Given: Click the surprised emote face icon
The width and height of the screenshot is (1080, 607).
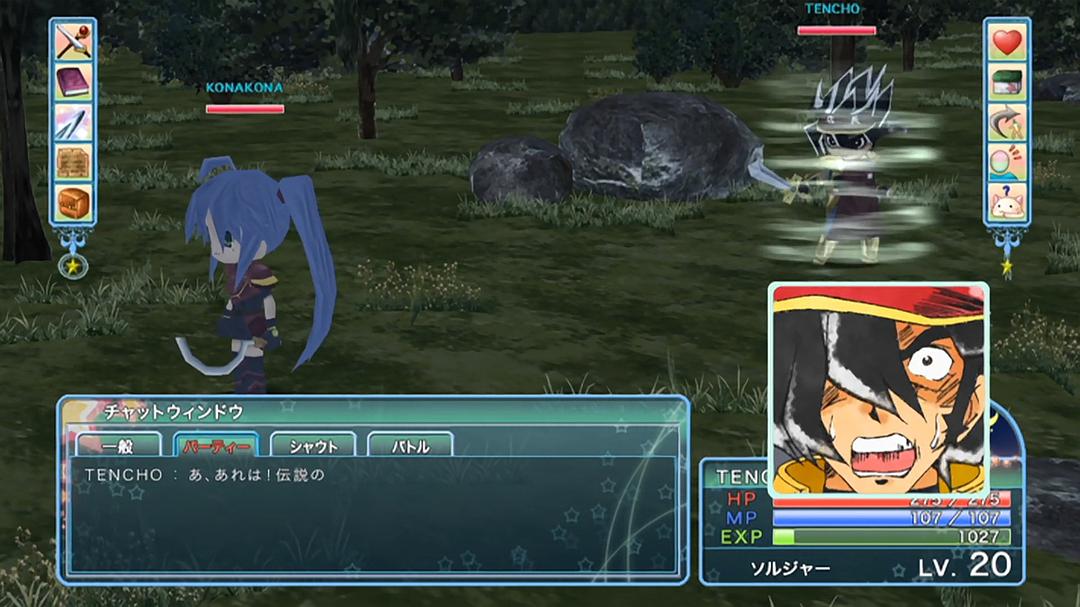Looking at the screenshot, I should click(x=1008, y=162).
